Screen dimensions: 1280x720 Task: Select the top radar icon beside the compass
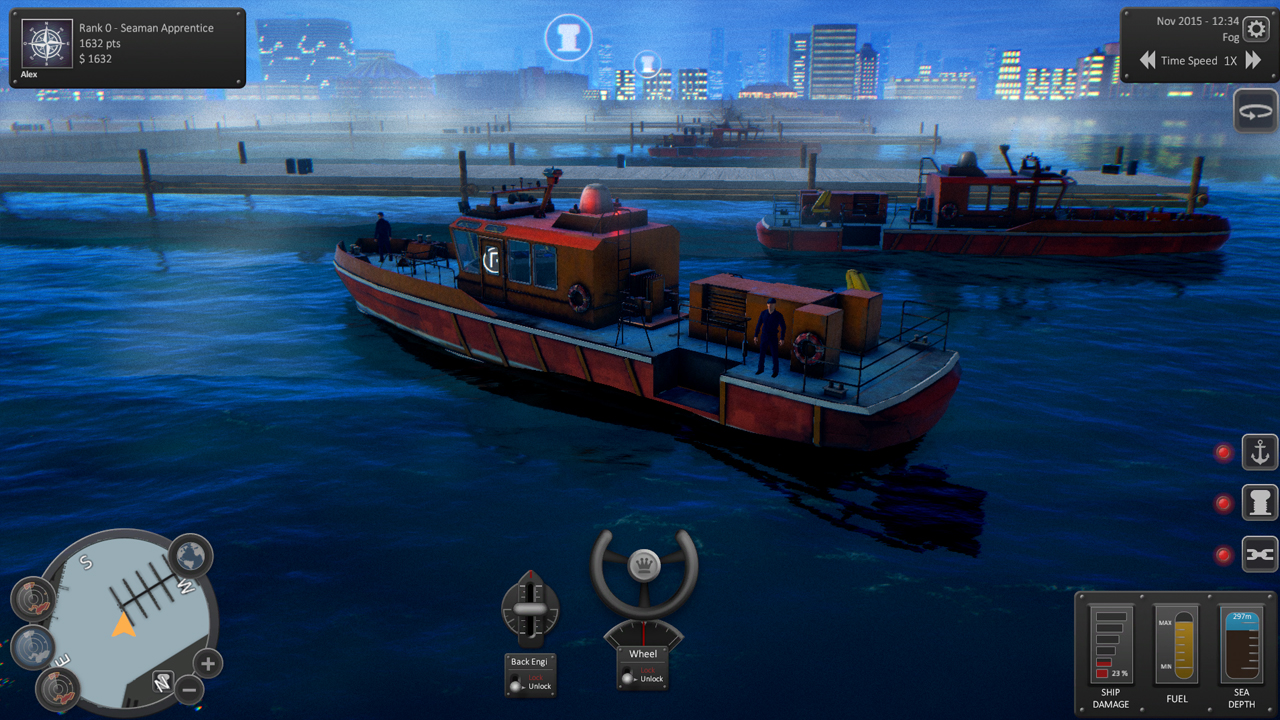point(34,596)
